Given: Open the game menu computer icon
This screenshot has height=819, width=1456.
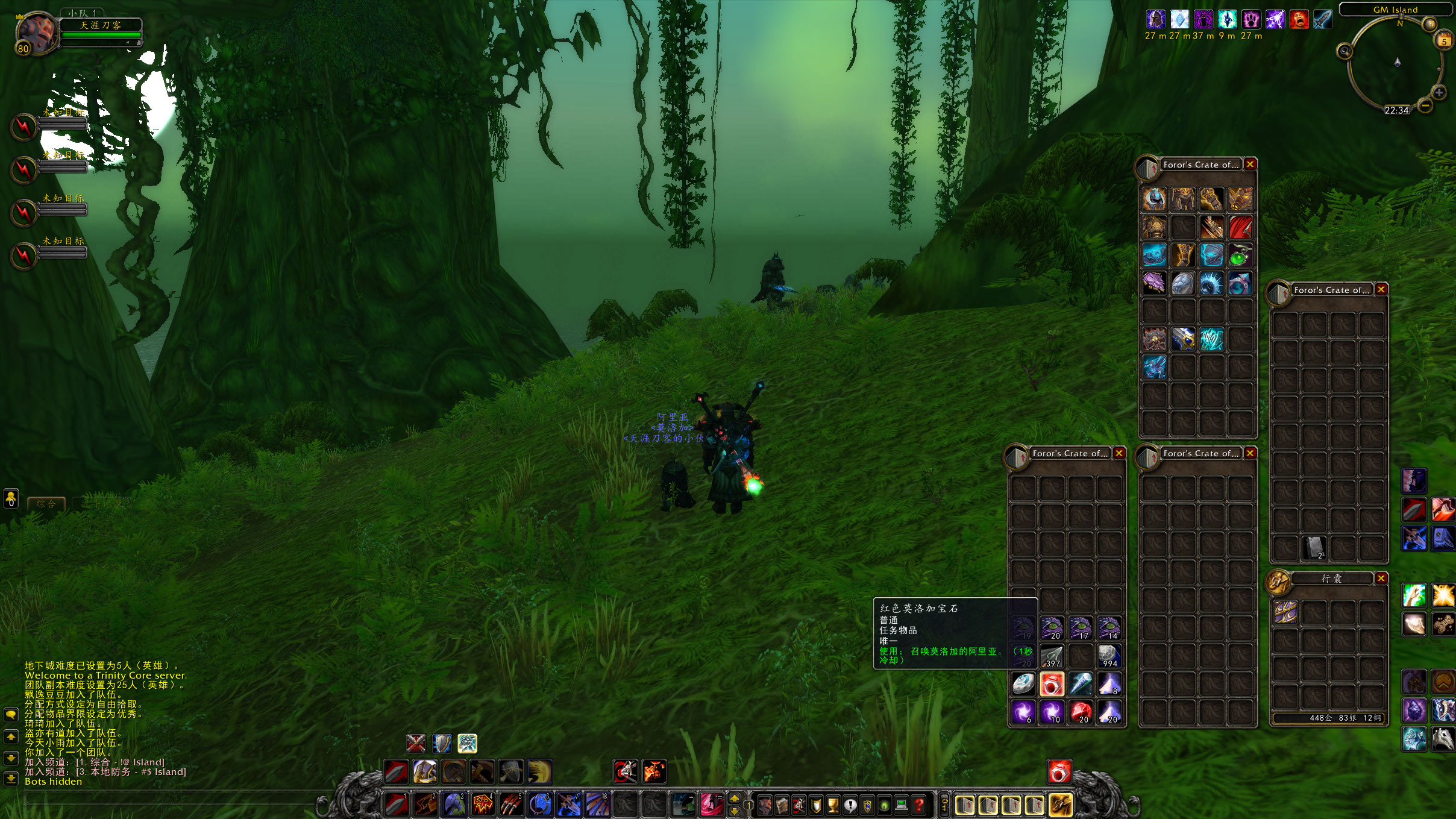Looking at the screenshot, I should [x=902, y=805].
